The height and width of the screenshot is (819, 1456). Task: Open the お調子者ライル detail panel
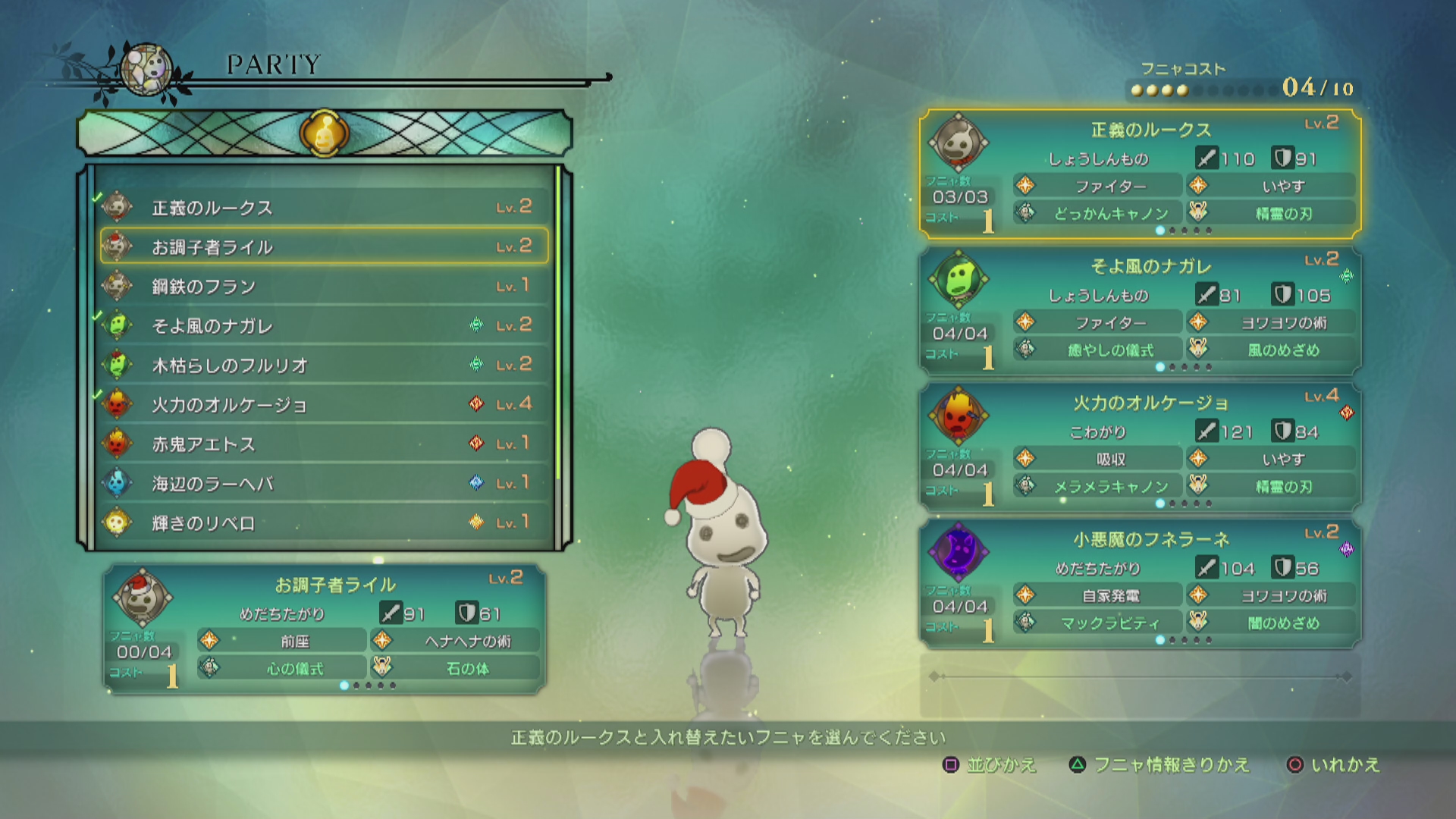pyautogui.click(x=325, y=629)
